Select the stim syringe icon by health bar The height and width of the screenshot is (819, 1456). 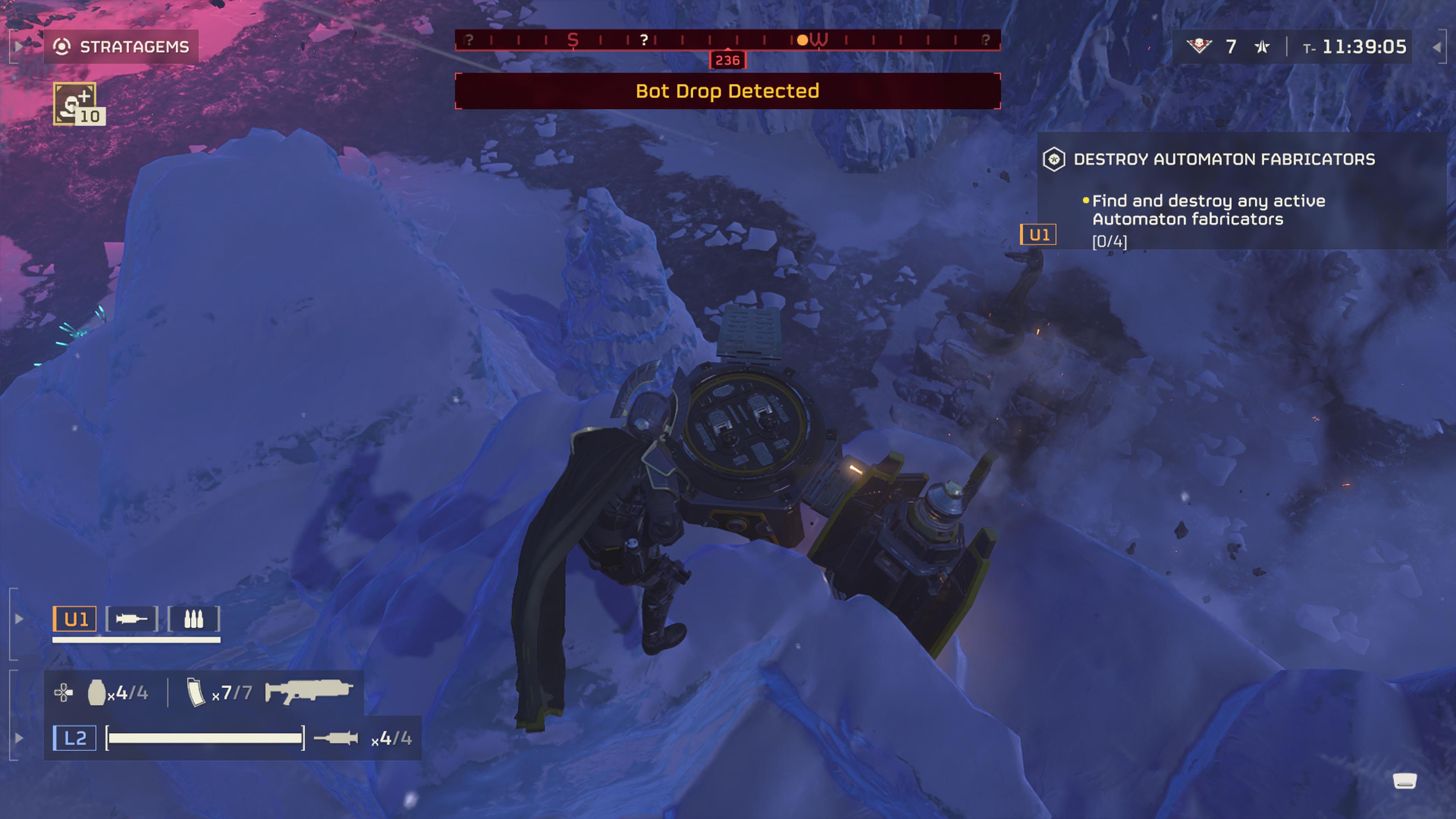(x=336, y=738)
